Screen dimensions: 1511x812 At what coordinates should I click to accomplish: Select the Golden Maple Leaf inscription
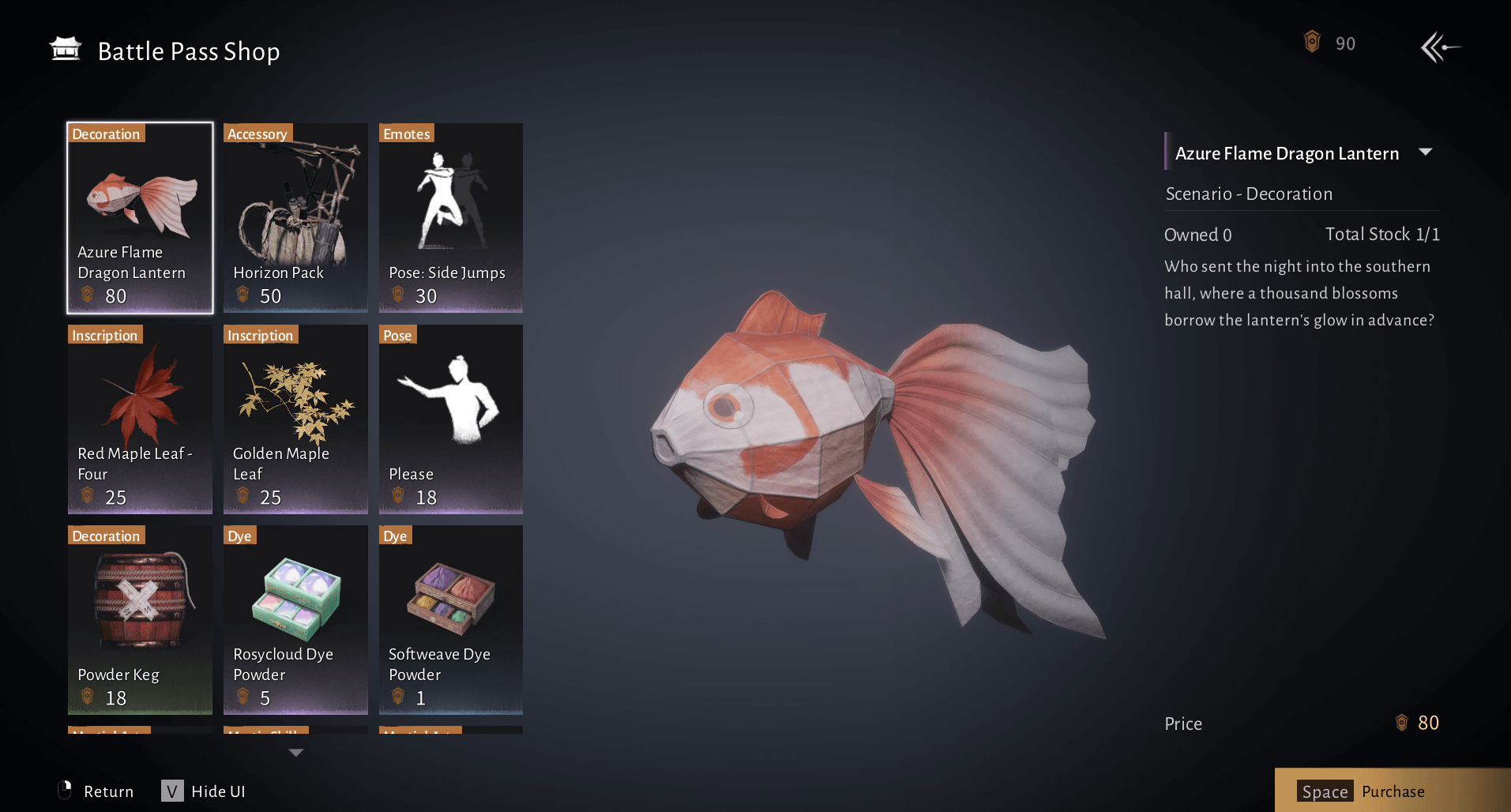(295, 419)
